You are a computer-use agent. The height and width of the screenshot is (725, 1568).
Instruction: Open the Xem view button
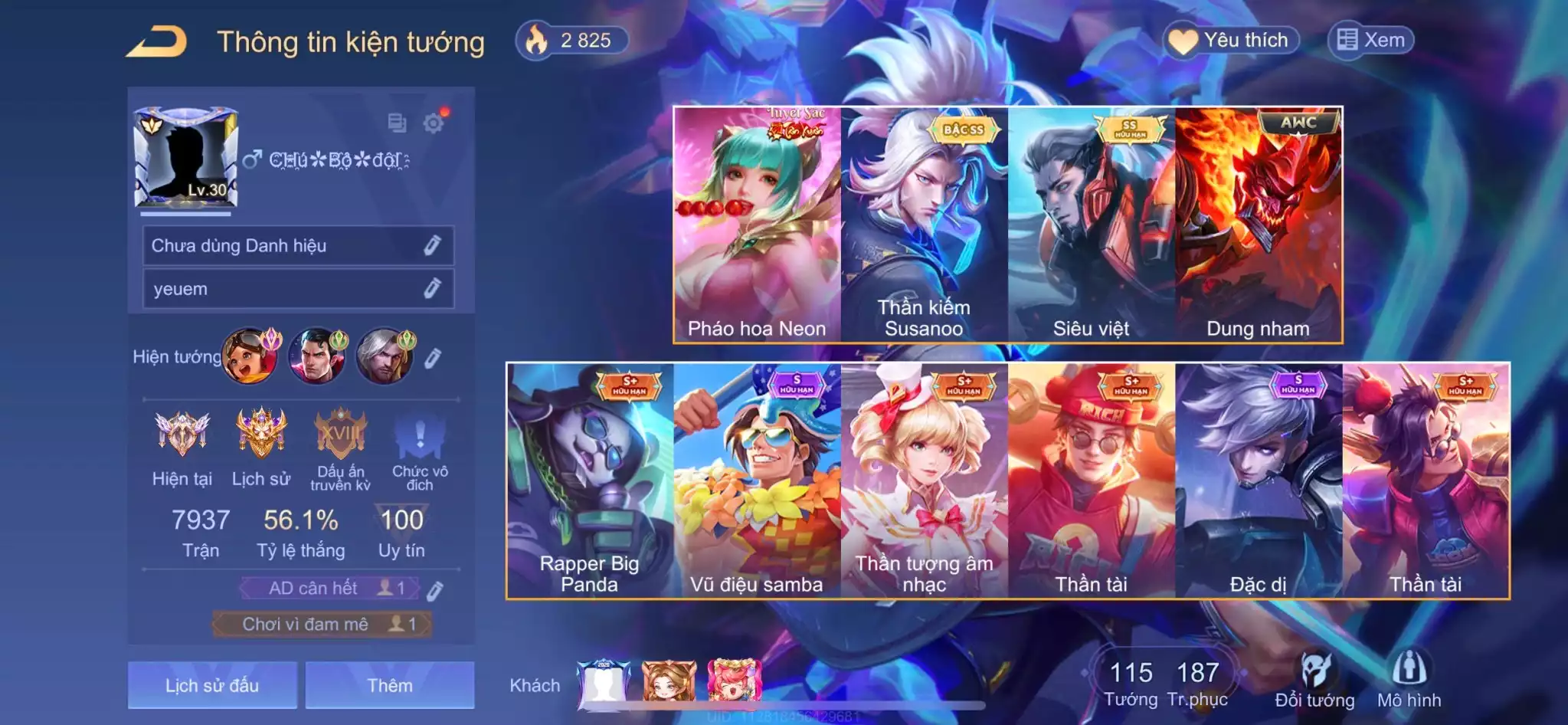pyautogui.click(x=1370, y=40)
